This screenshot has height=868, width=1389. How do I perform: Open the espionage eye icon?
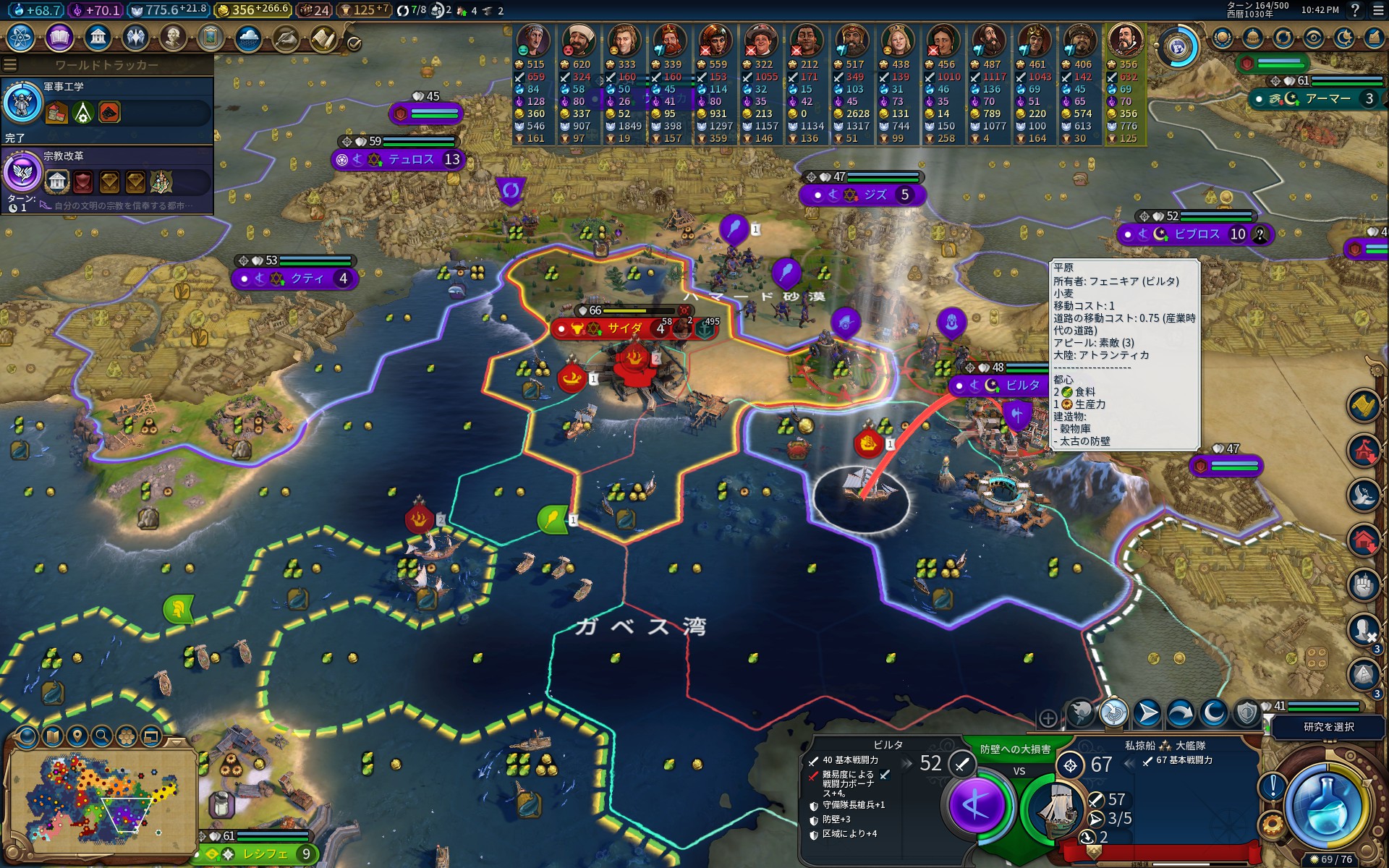coord(1314,38)
